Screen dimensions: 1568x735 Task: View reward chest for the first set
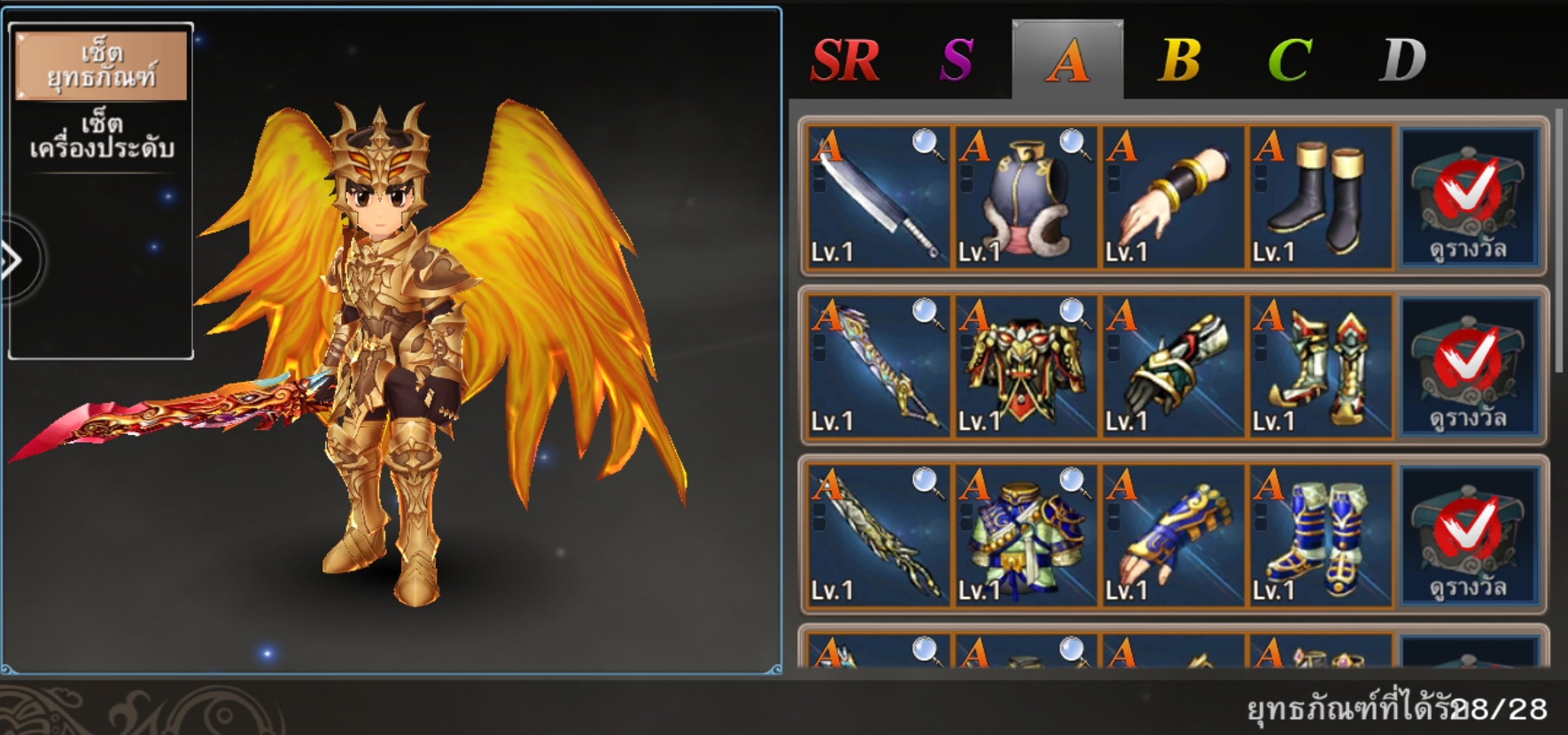[1468, 197]
